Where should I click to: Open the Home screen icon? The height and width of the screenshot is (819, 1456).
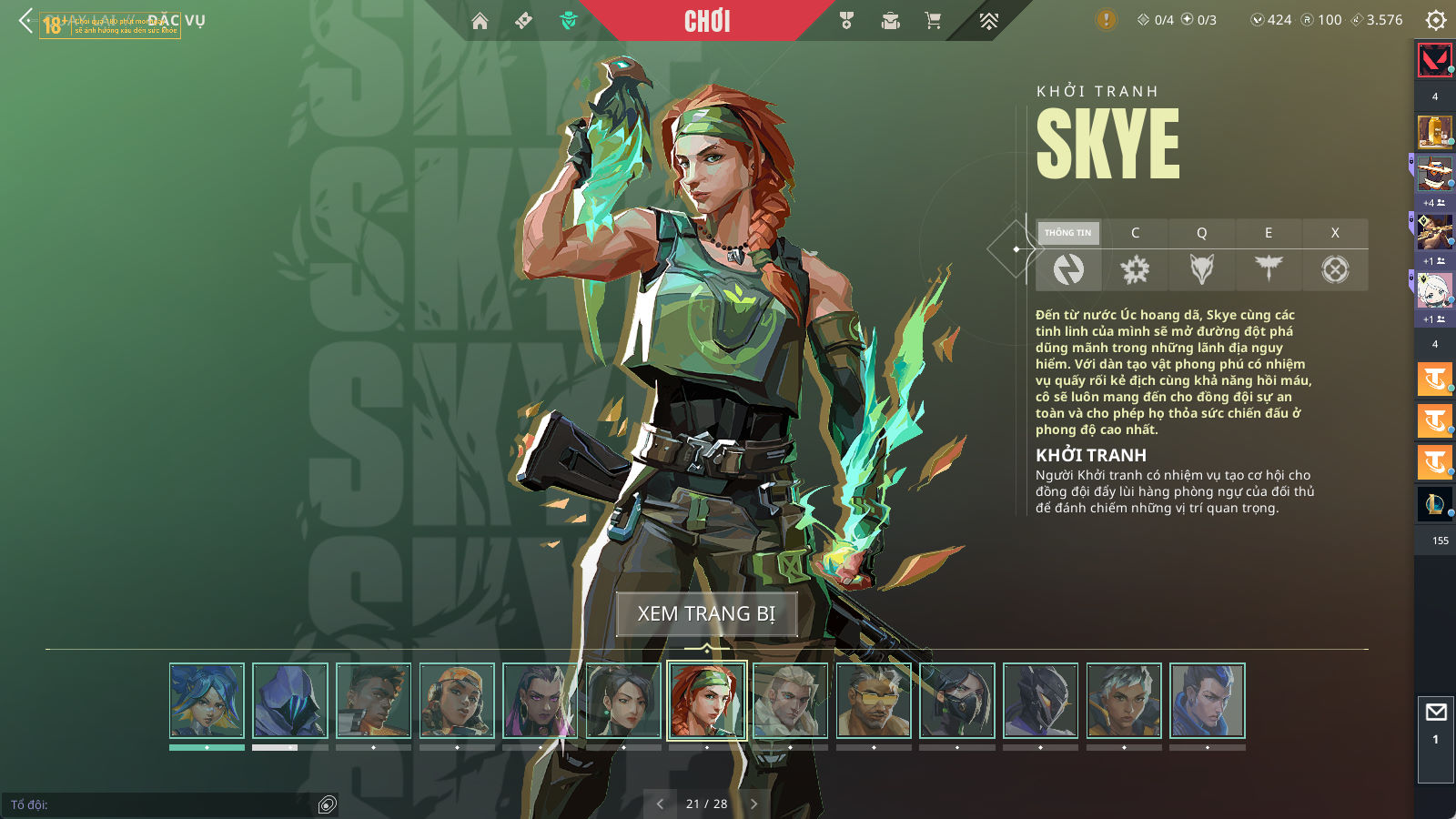[x=480, y=21]
